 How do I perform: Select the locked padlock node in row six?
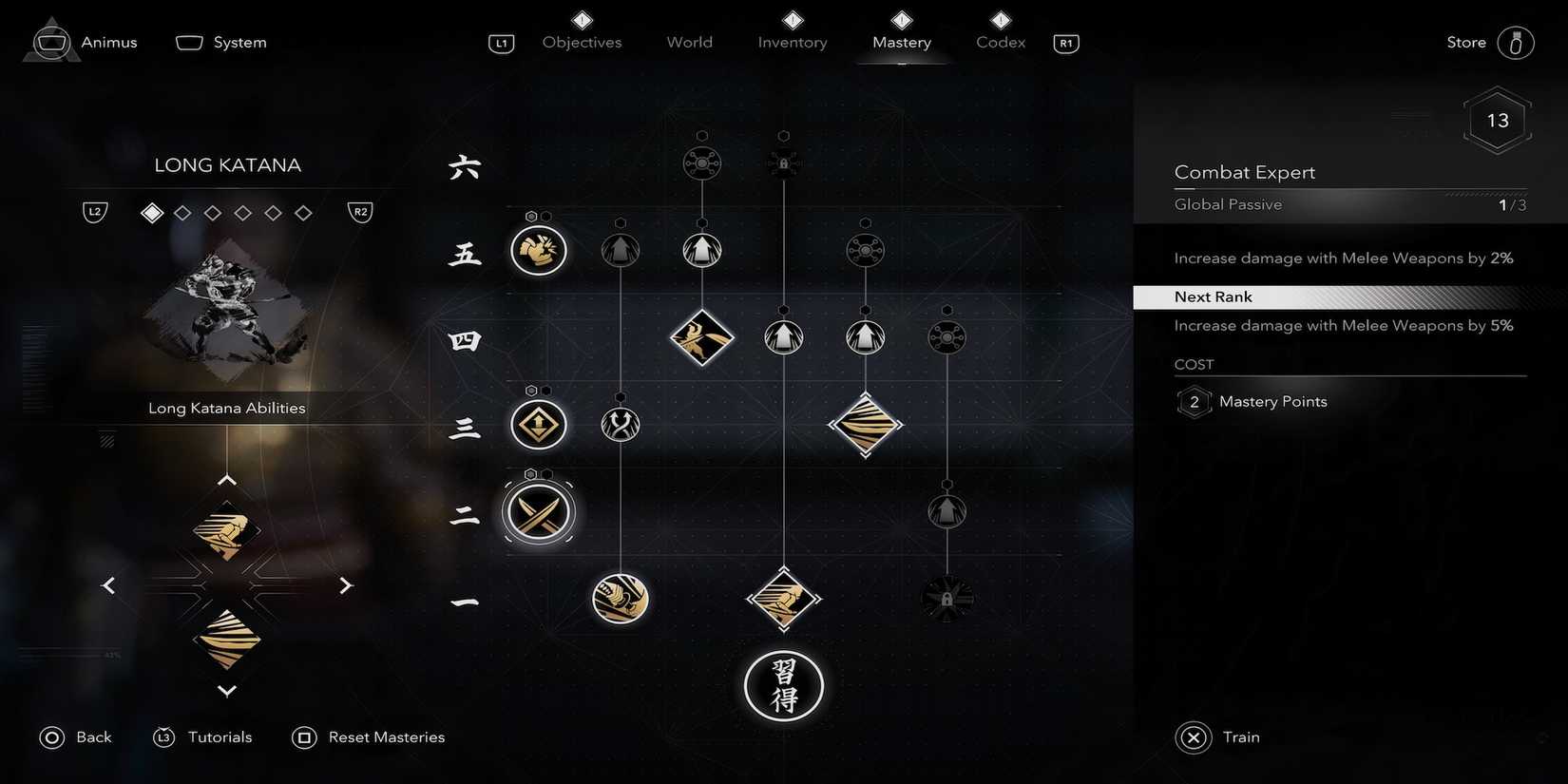point(783,162)
